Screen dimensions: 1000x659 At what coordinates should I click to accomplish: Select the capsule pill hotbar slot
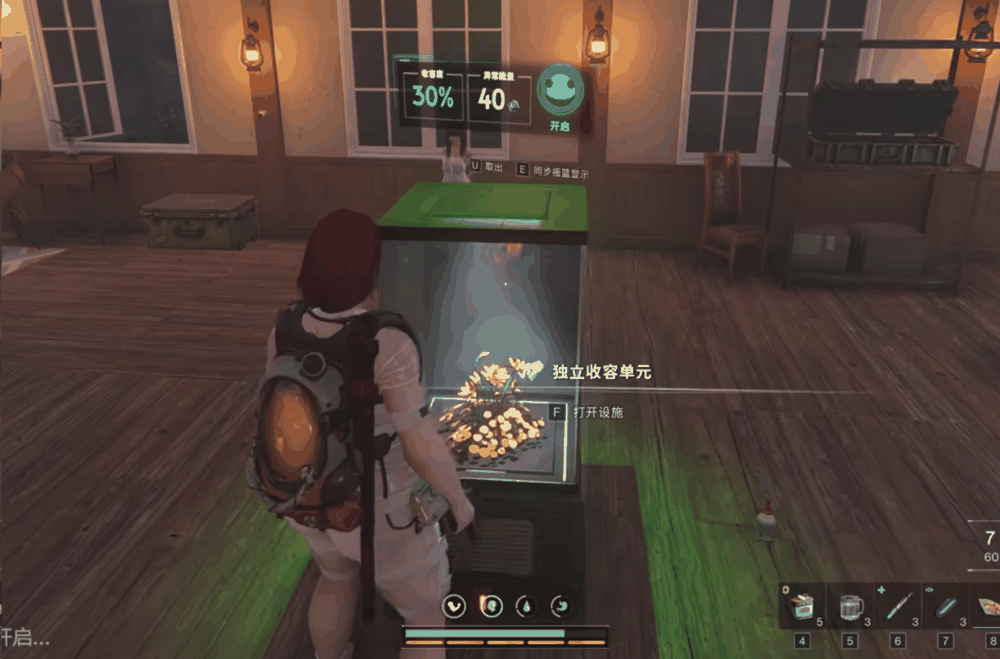945,607
